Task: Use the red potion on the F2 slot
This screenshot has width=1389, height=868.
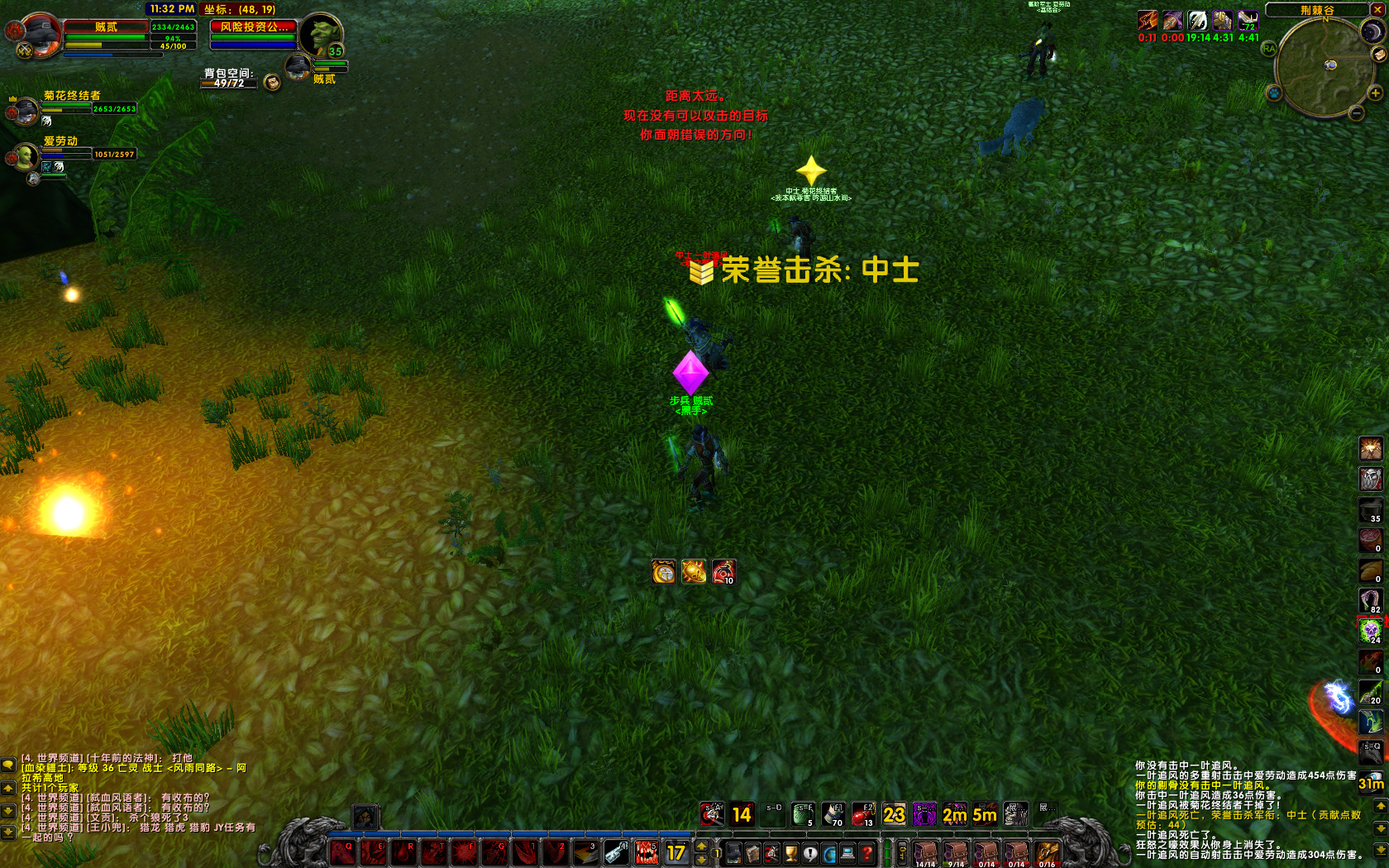Action: click(862, 813)
